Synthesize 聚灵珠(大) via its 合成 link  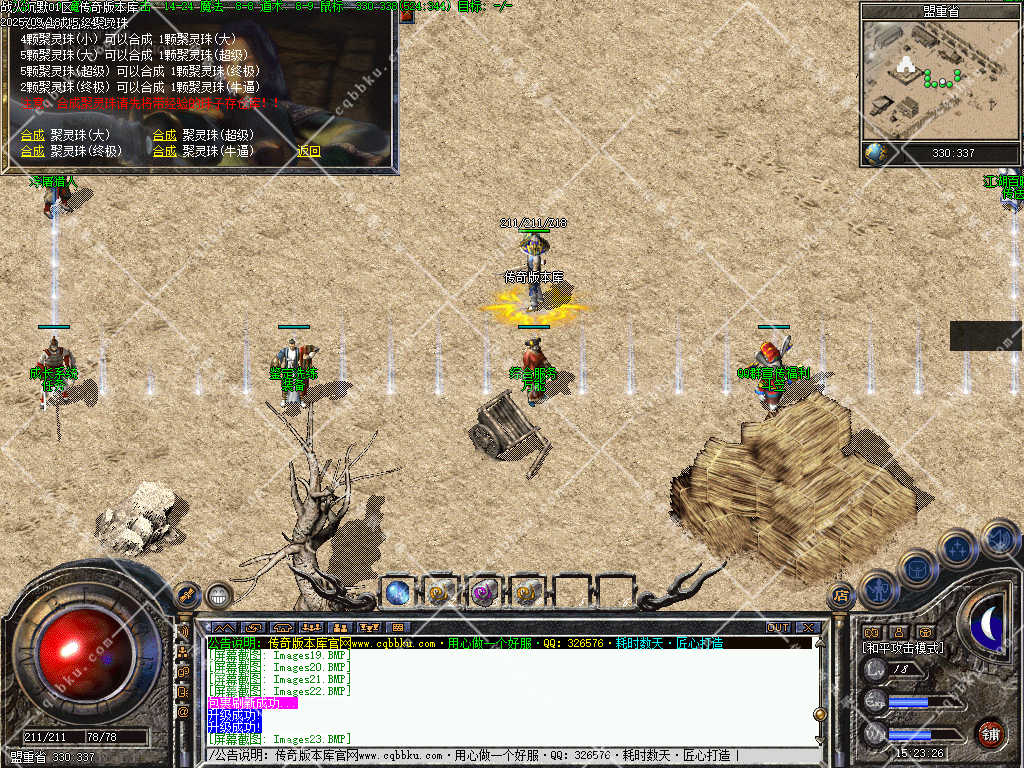32,135
